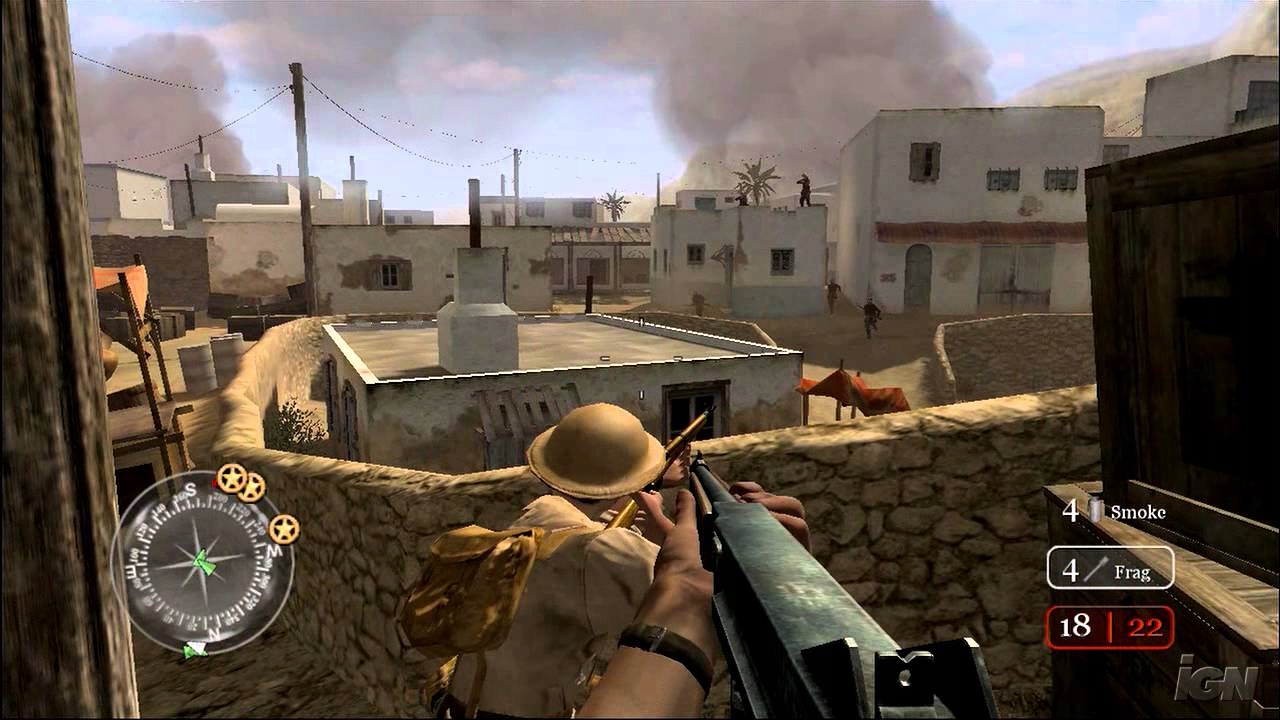The height and width of the screenshot is (720, 1280).
Task: Click the red divider bar between ammo numbers
Action: 1110,626
